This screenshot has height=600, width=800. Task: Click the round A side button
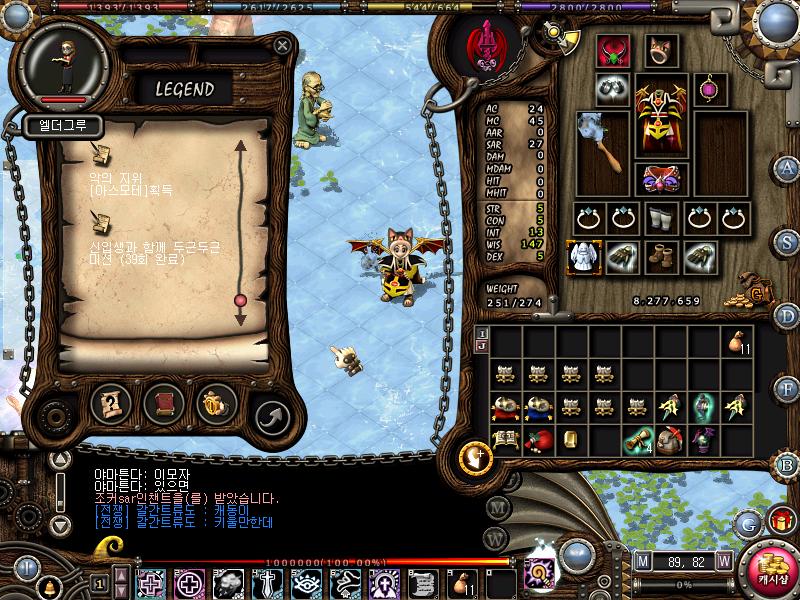pos(787,167)
